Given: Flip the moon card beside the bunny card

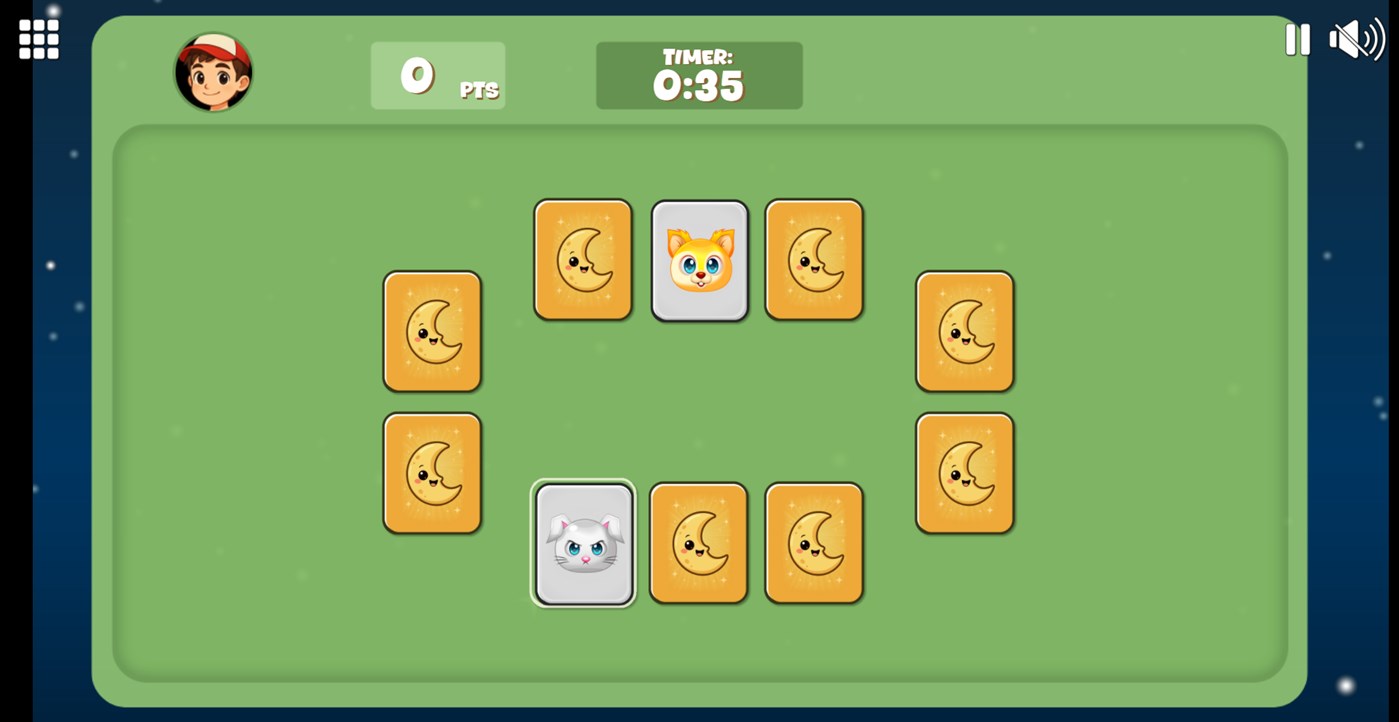Looking at the screenshot, I should click(698, 543).
